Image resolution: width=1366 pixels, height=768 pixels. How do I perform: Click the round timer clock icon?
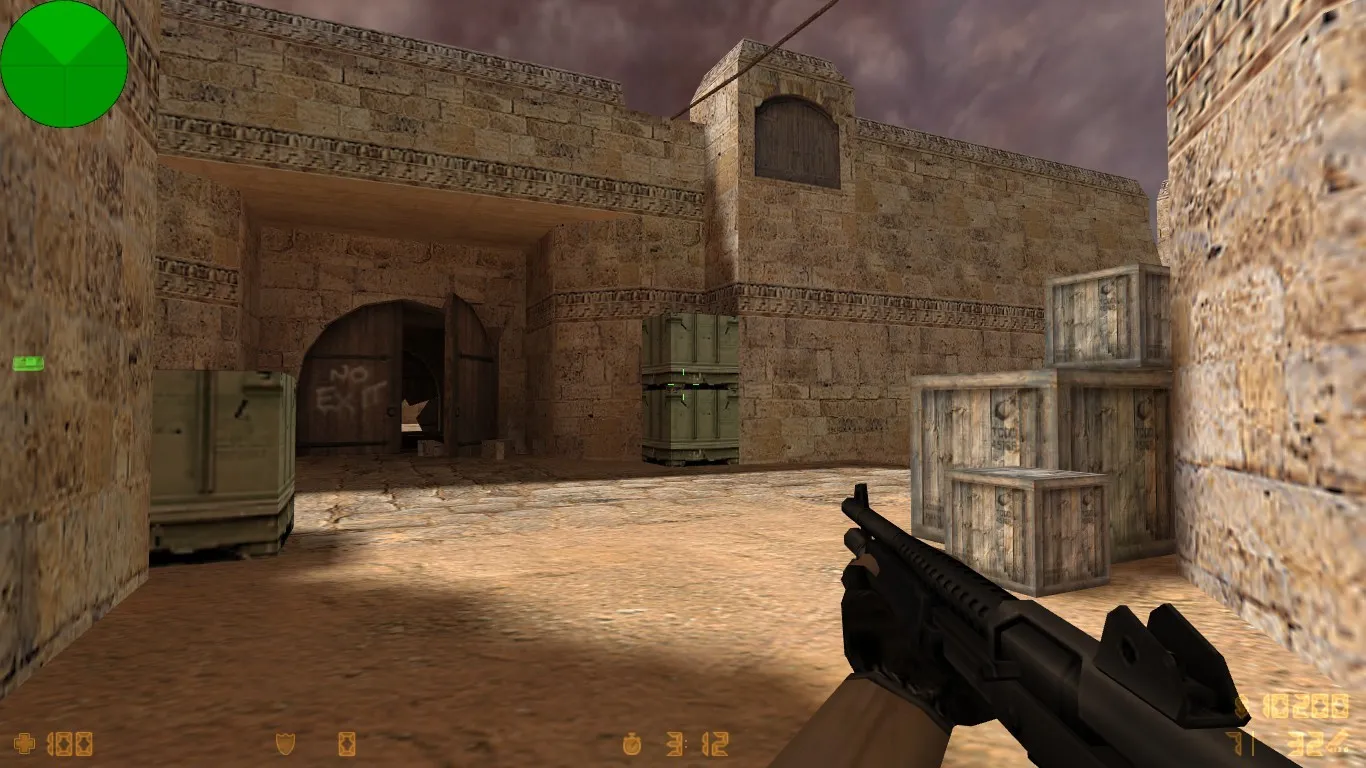pyautogui.click(x=633, y=743)
